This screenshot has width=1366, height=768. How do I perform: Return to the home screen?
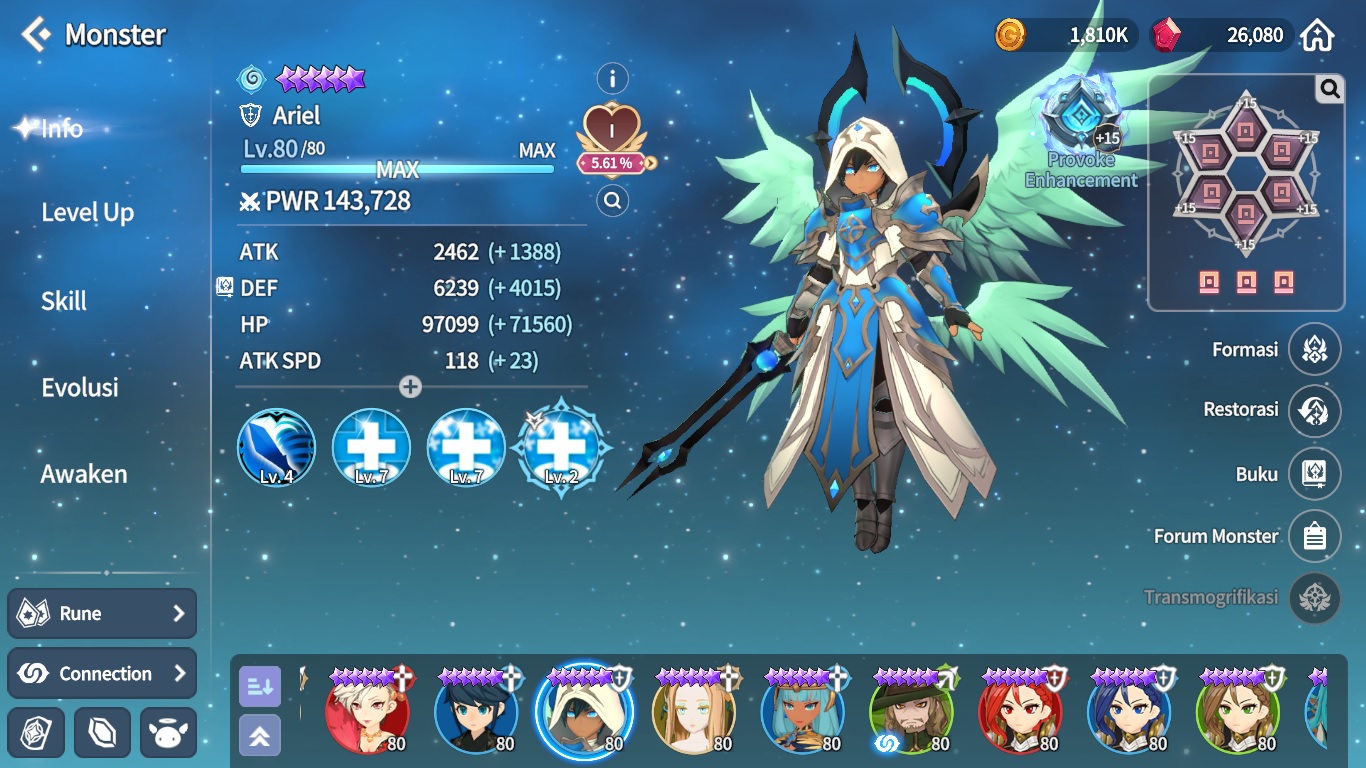[x=1317, y=36]
